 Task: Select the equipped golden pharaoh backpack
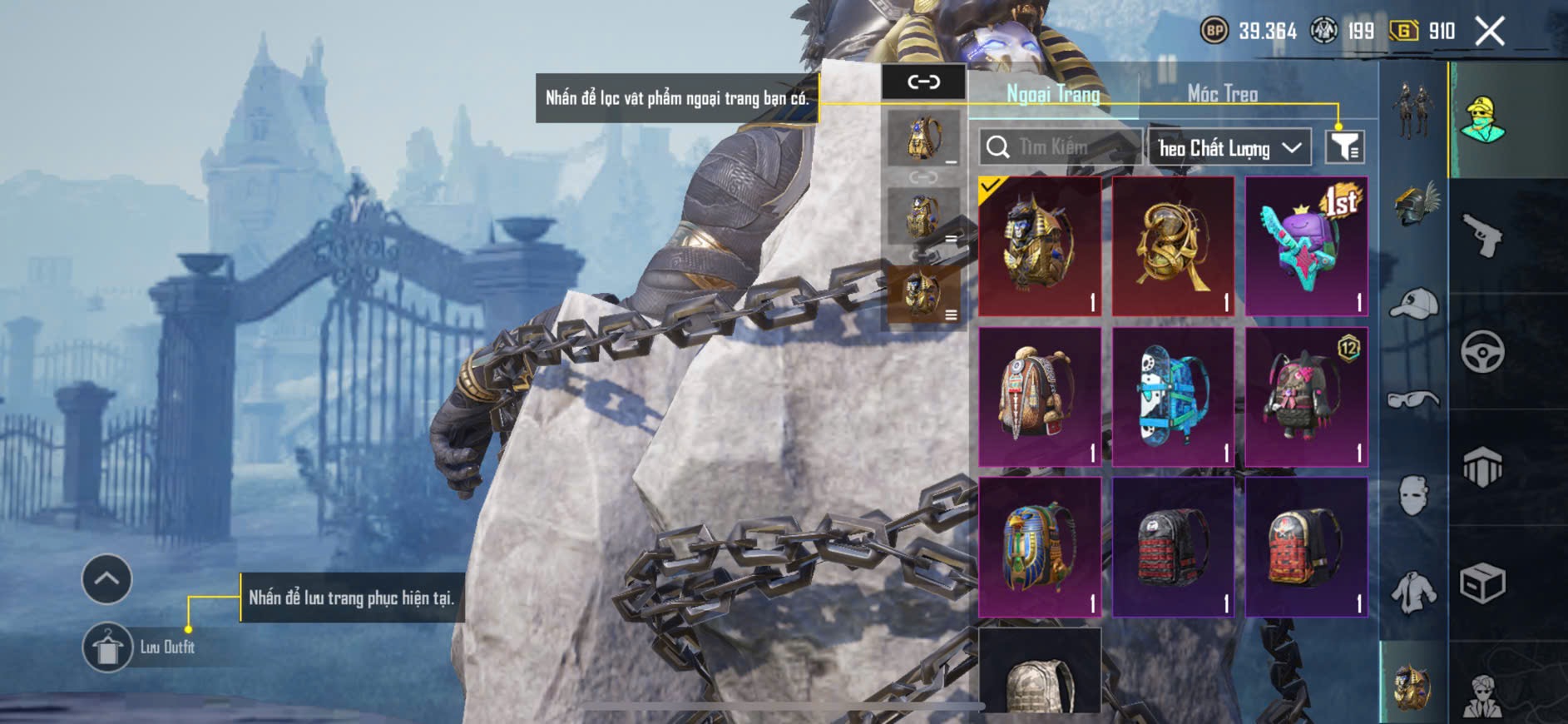click(1040, 245)
